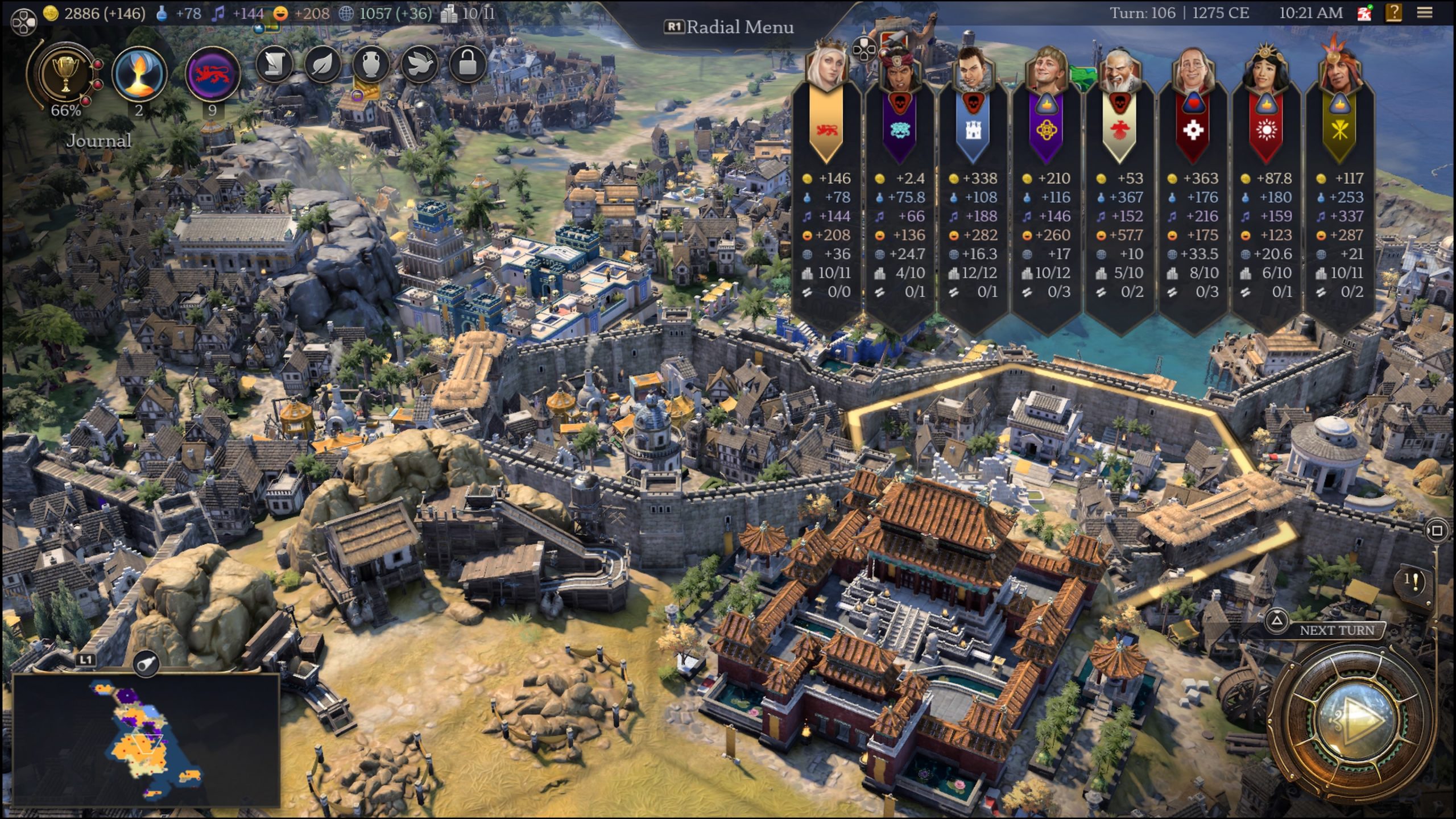The image size is (1456, 819).
Task: Click the 2K account status icon
Action: click(1364, 13)
